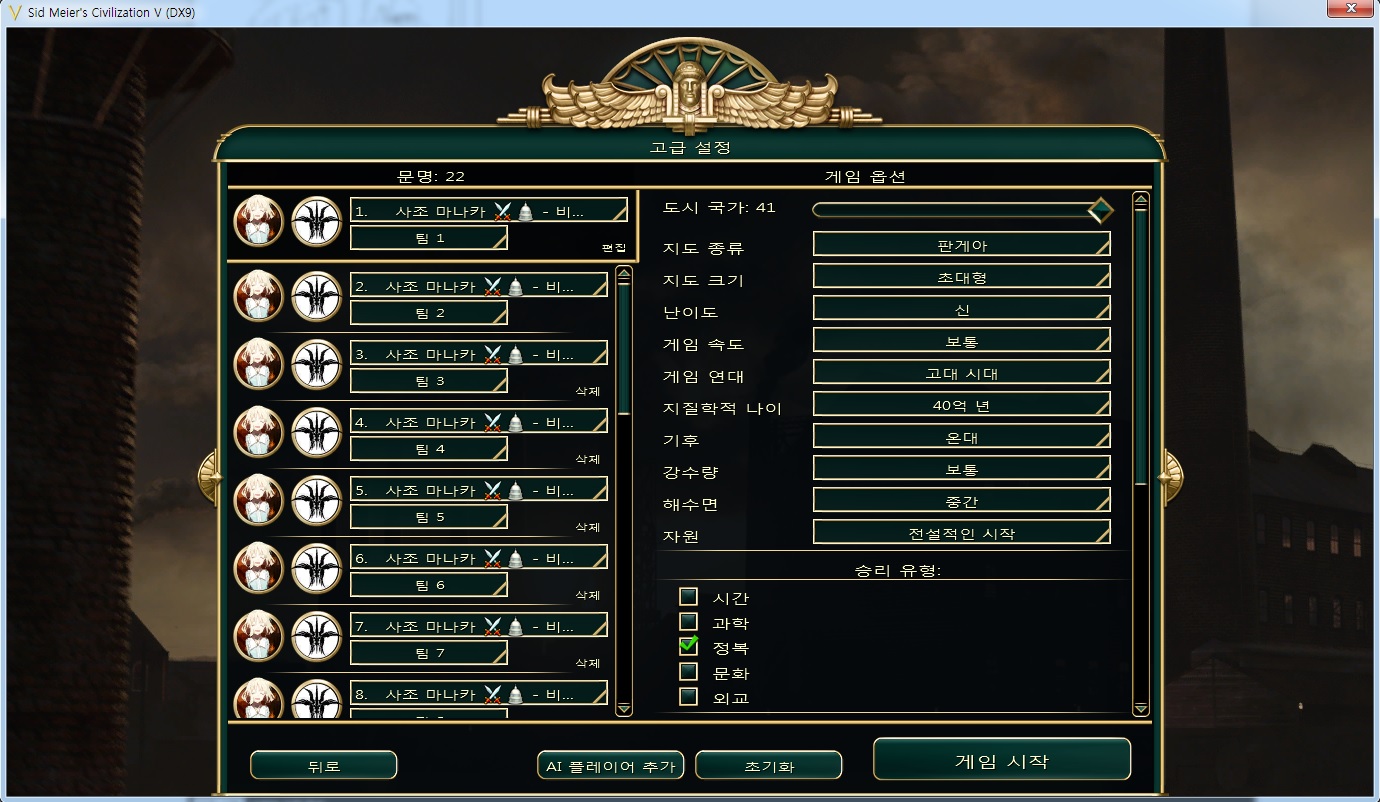Viewport: 1380px width, 802px height.
Task: Start the game with 게임 시작
Action: click(x=1001, y=760)
